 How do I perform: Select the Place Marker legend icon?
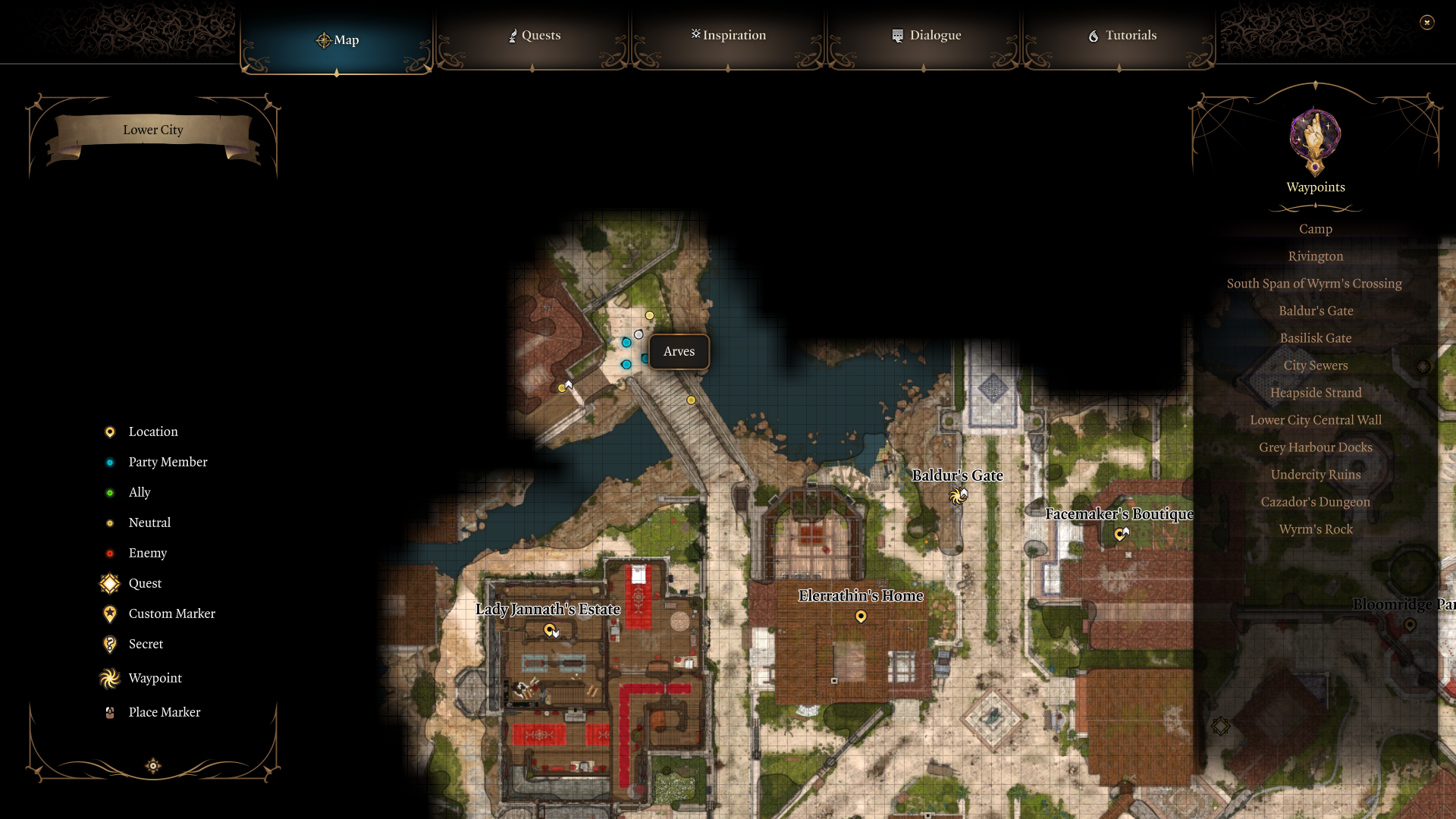click(x=108, y=712)
